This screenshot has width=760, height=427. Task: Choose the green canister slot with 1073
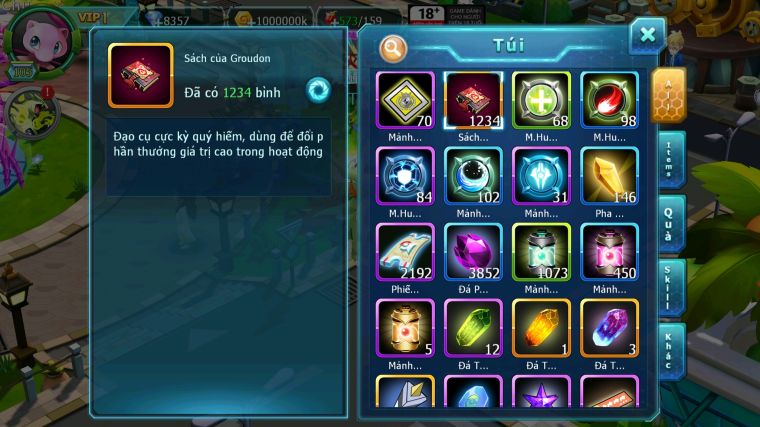tap(541, 252)
